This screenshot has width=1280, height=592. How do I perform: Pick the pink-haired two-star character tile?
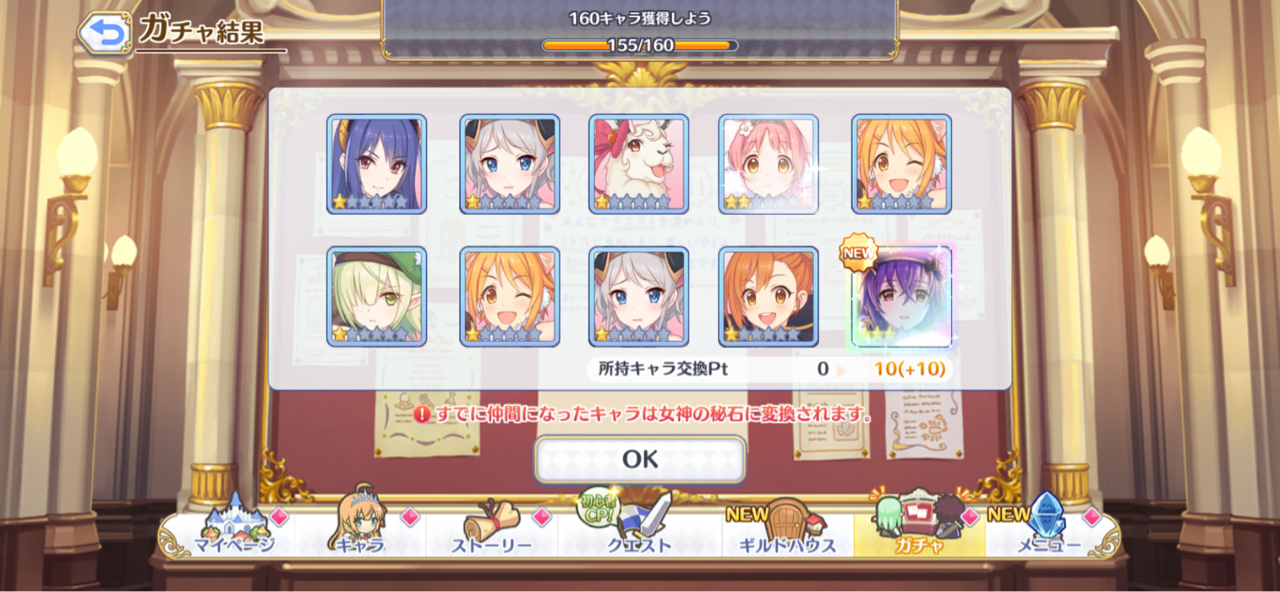pyautogui.click(x=769, y=164)
